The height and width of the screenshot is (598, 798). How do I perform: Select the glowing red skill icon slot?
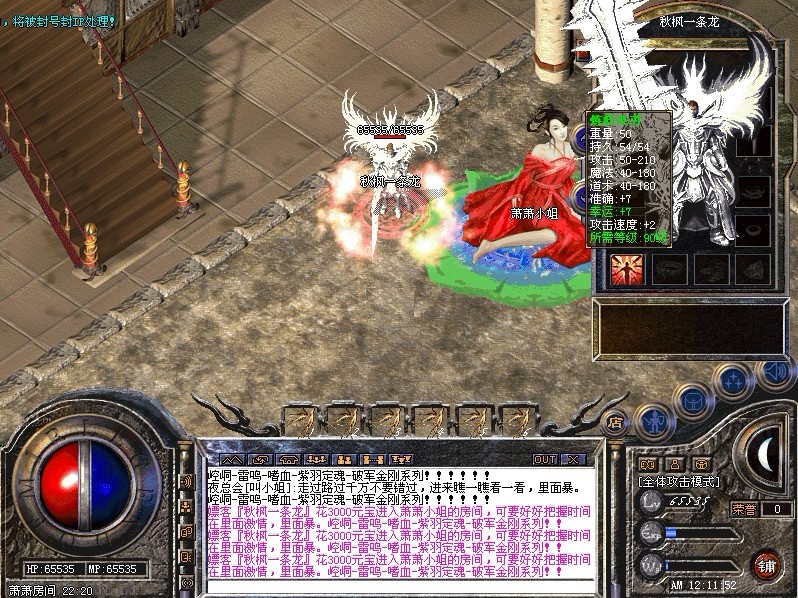[x=628, y=269]
